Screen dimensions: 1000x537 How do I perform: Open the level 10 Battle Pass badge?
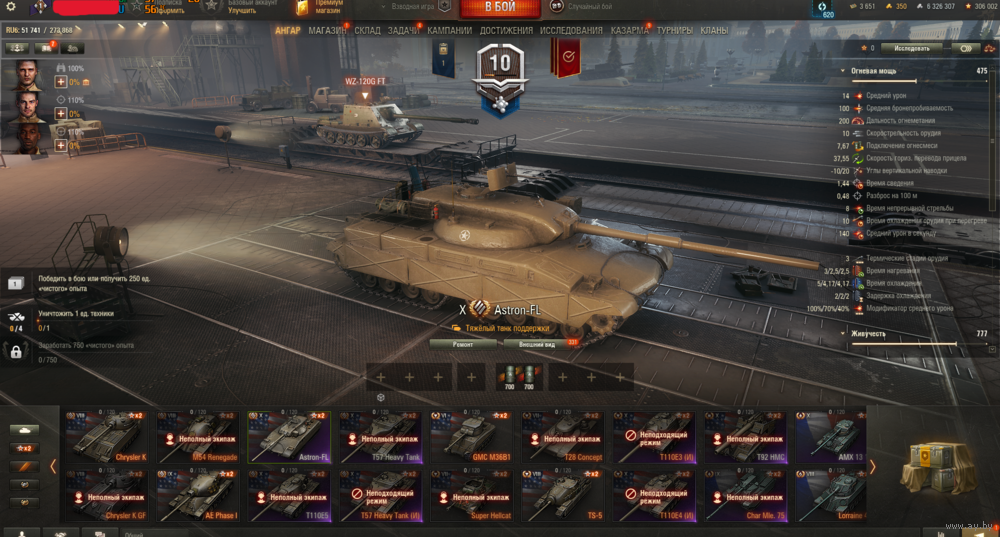pos(499,70)
